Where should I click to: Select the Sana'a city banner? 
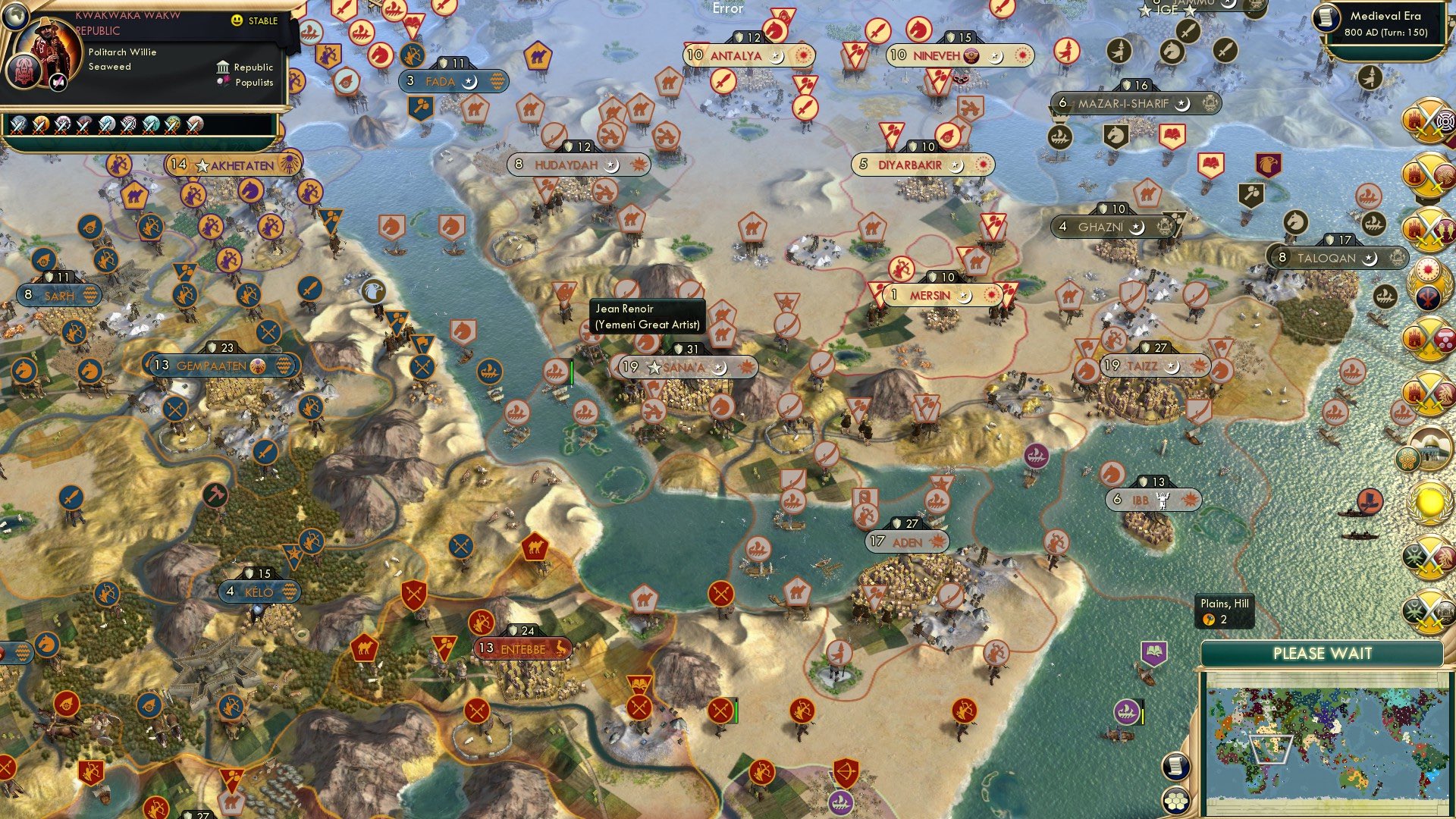pos(681,366)
